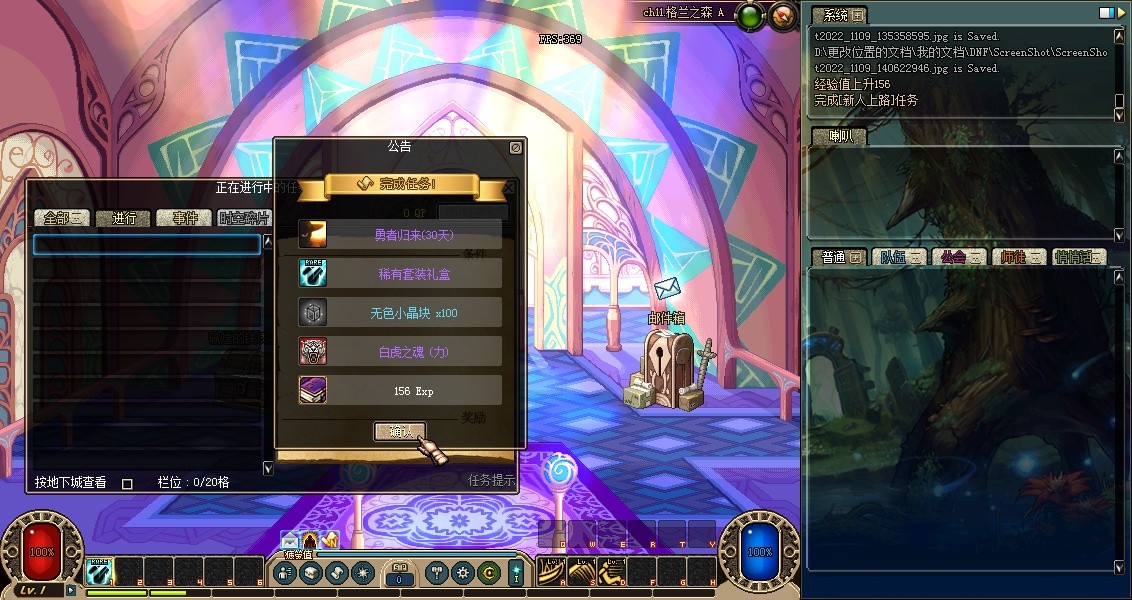Switch to the 全部 quest tab
1132x600 pixels.
click(62, 218)
